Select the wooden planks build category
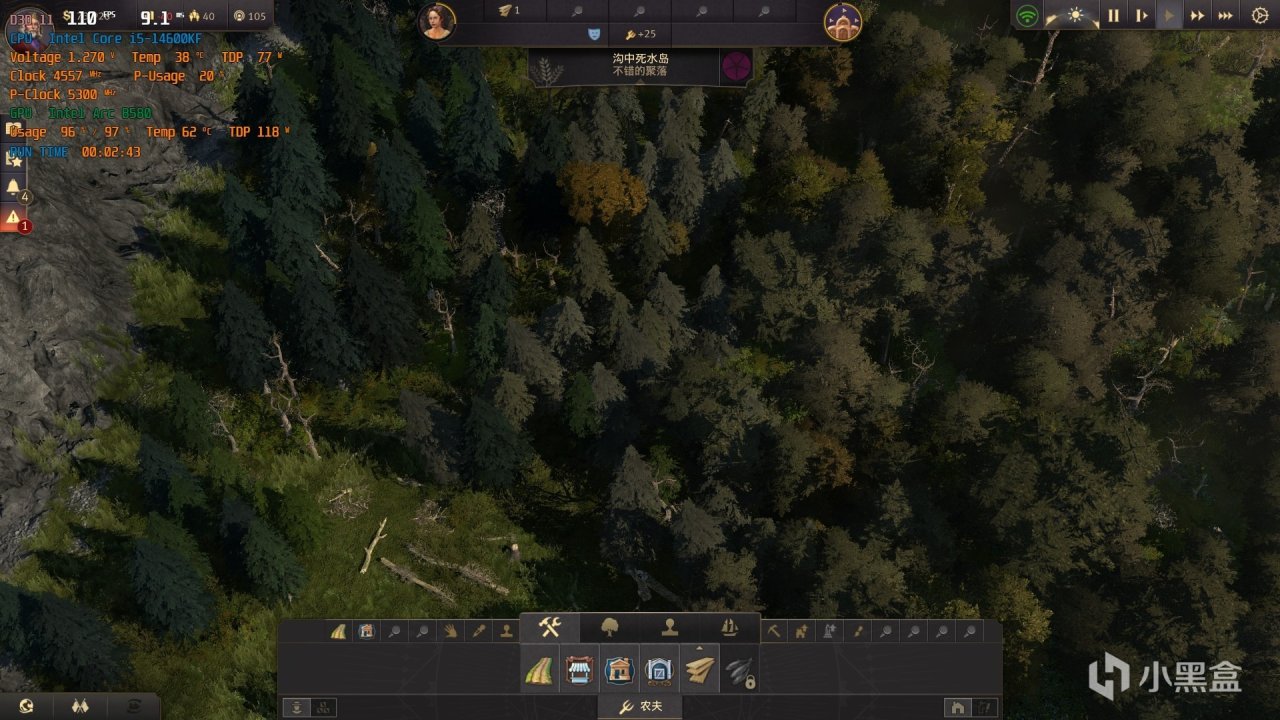 pos(700,670)
